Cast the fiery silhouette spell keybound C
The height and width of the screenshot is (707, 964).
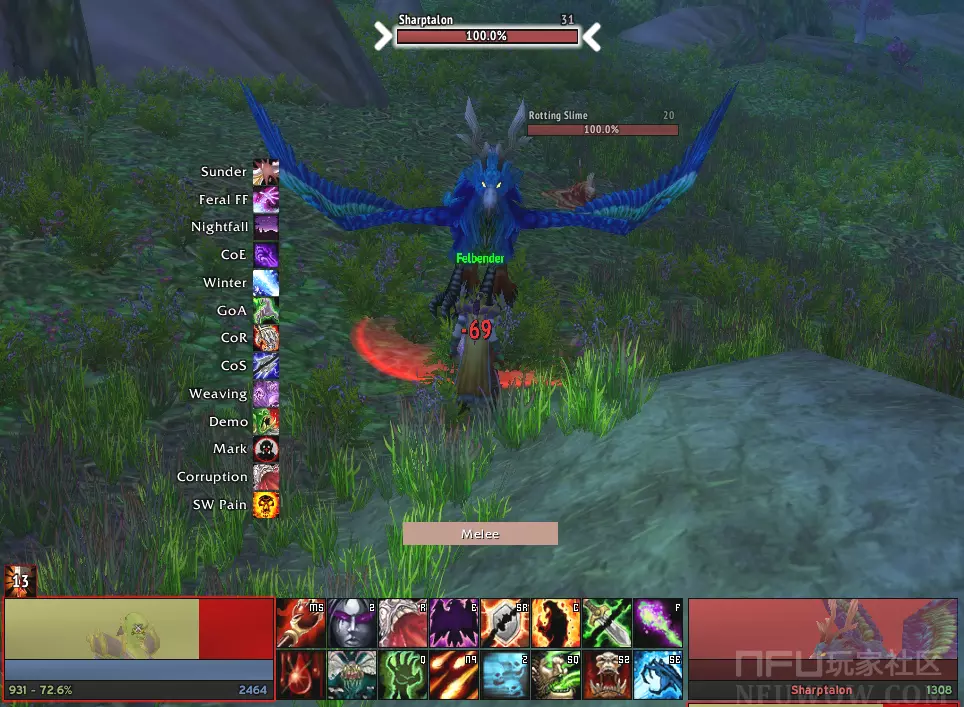pos(556,623)
